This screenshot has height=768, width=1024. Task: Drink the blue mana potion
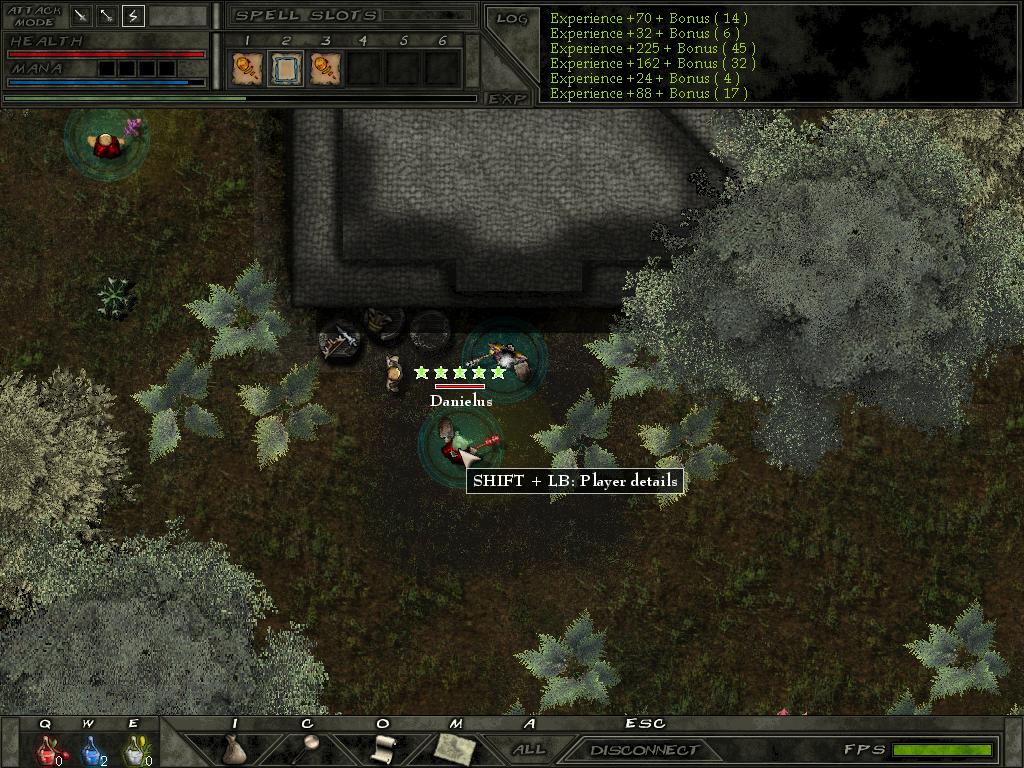click(x=90, y=748)
